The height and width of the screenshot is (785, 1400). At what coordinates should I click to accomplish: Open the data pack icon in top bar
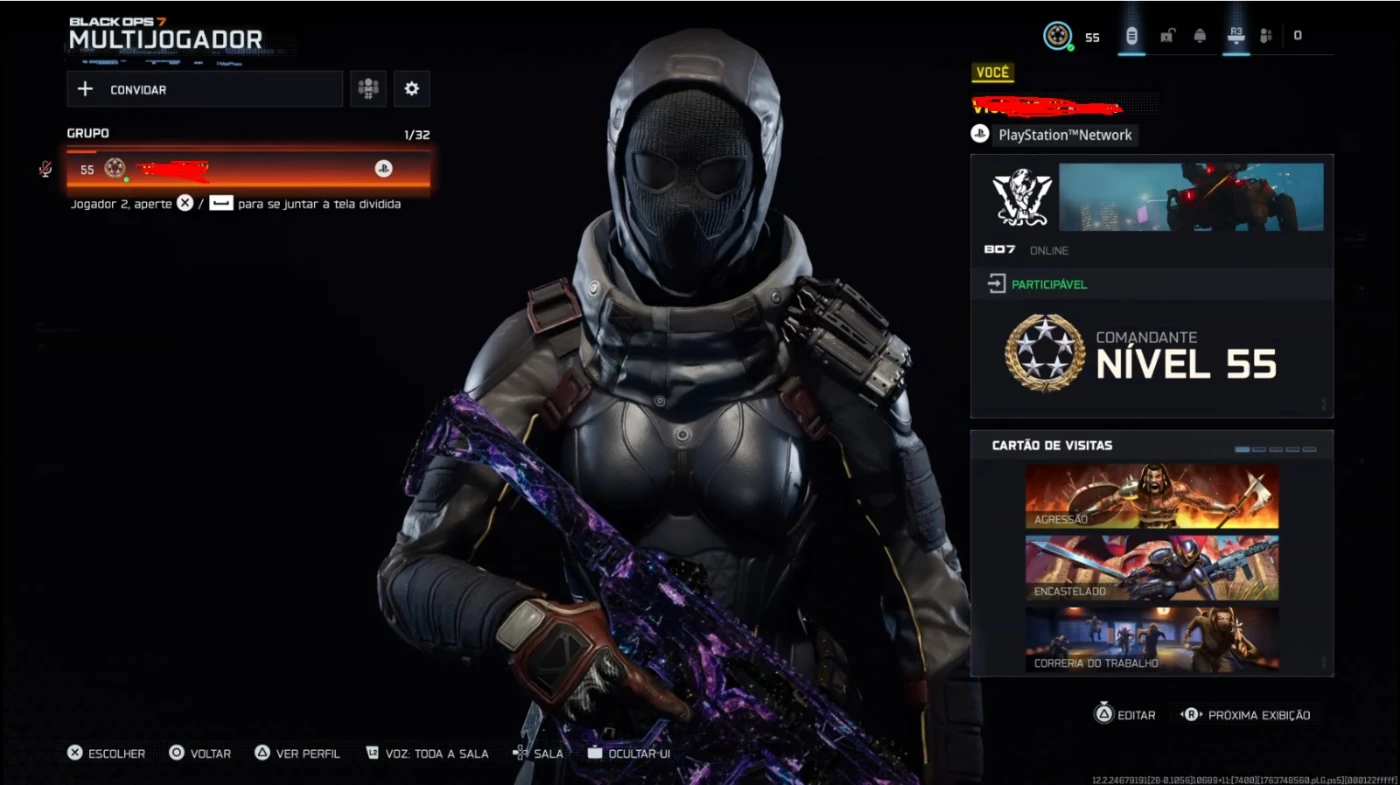point(1131,36)
